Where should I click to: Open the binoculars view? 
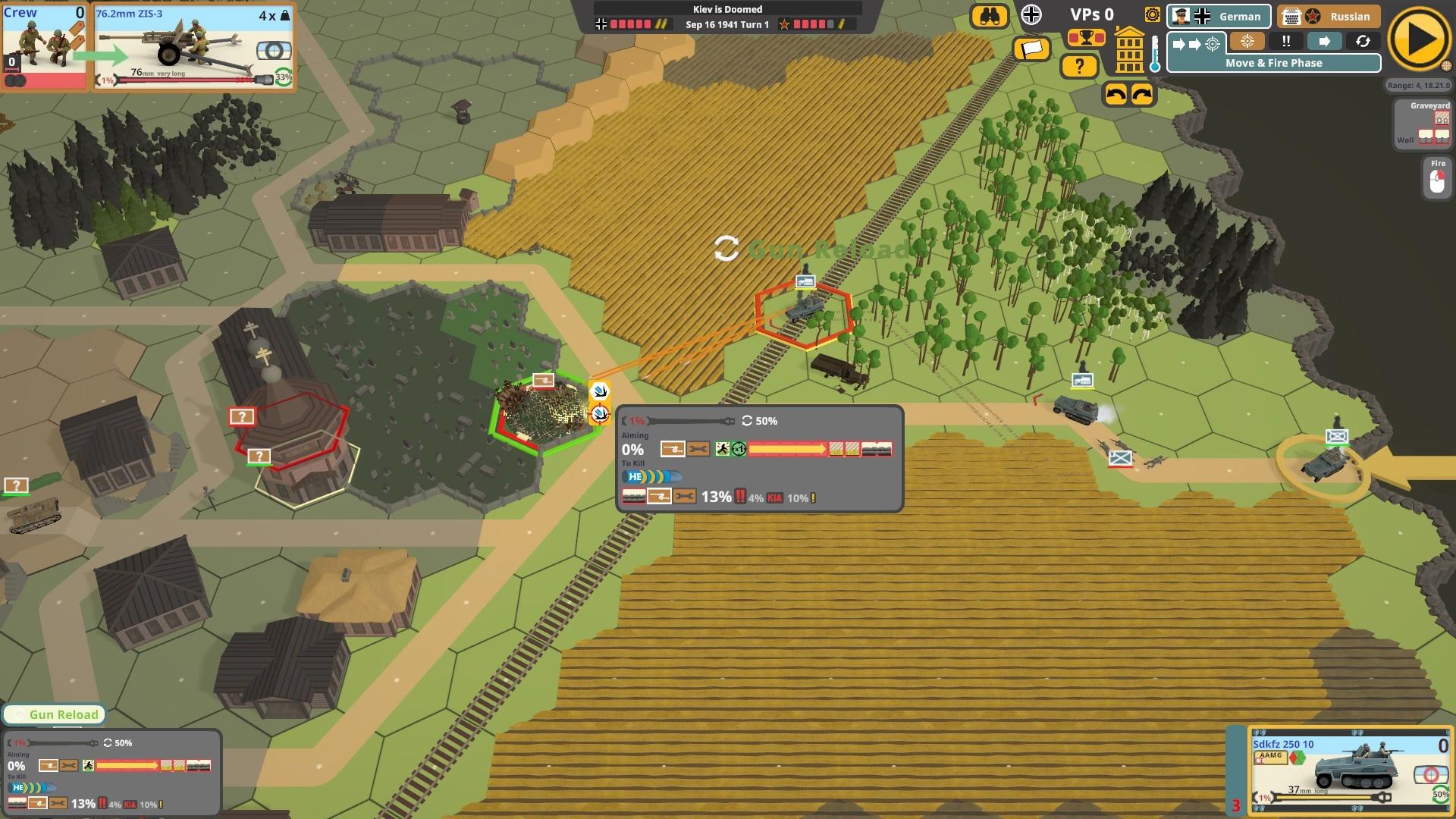990,16
